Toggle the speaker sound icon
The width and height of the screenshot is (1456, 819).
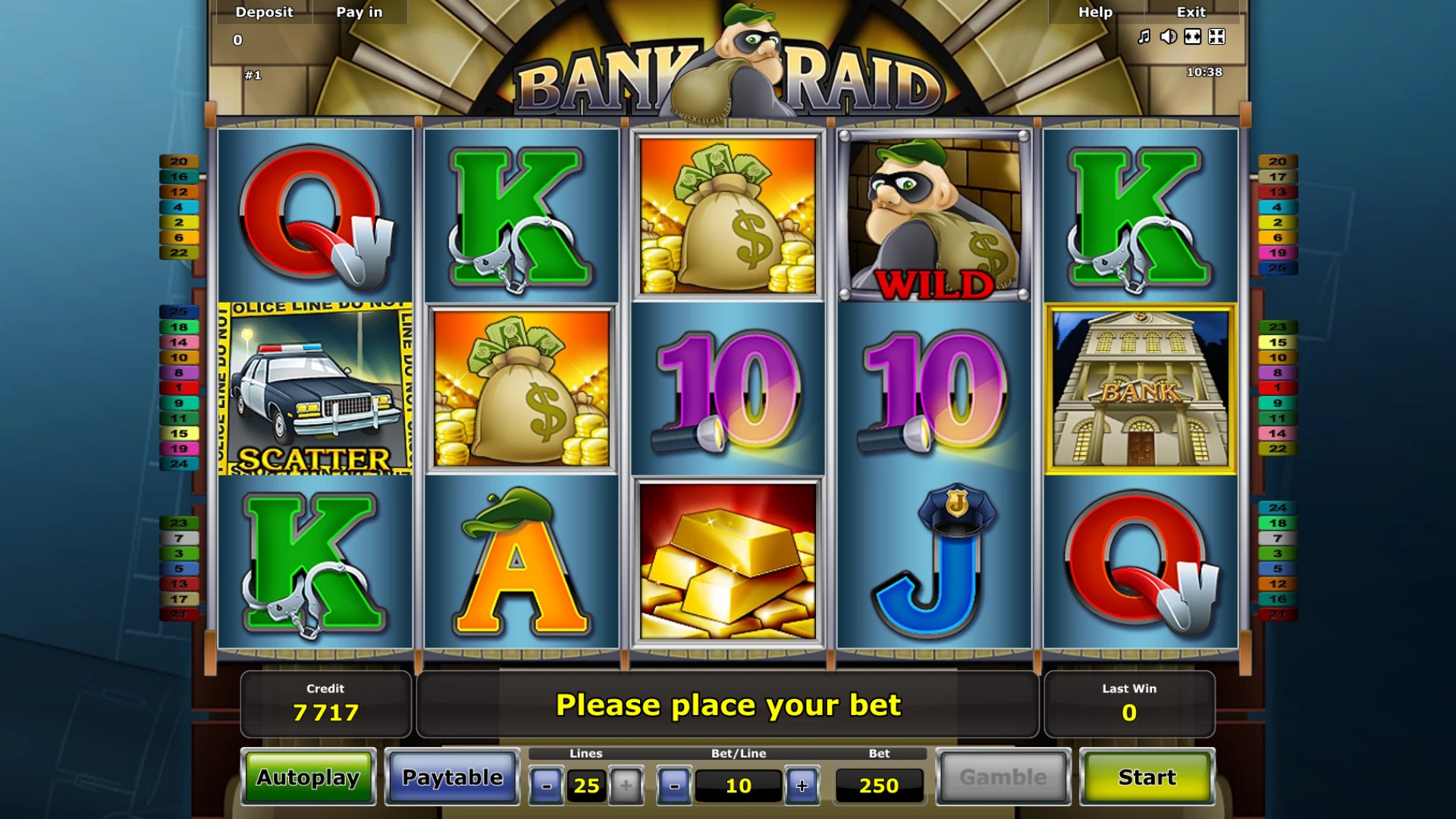[1169, 36]
